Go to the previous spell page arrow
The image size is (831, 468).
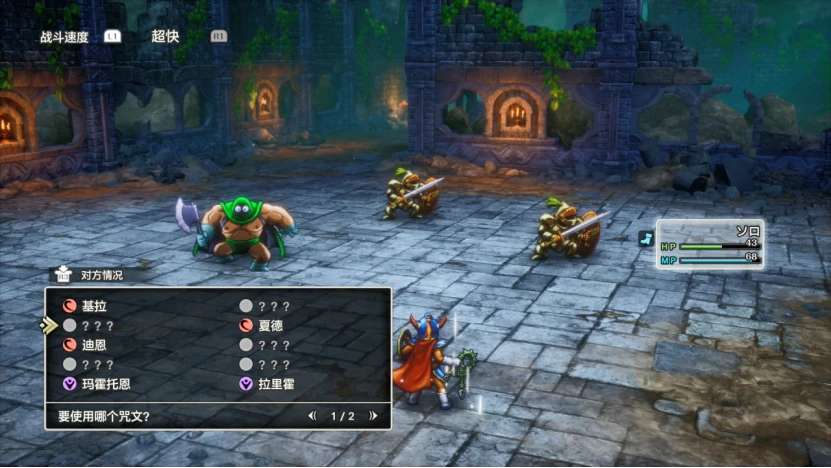tap(313, 416)
